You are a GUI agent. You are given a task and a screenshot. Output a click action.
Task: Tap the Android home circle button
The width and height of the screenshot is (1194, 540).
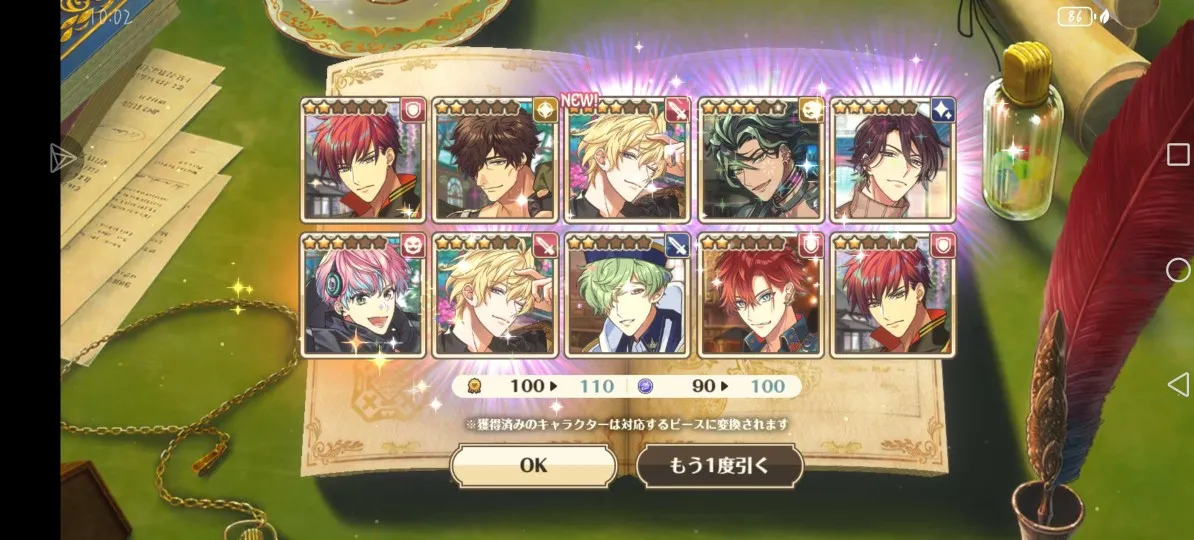[1178, 270]
